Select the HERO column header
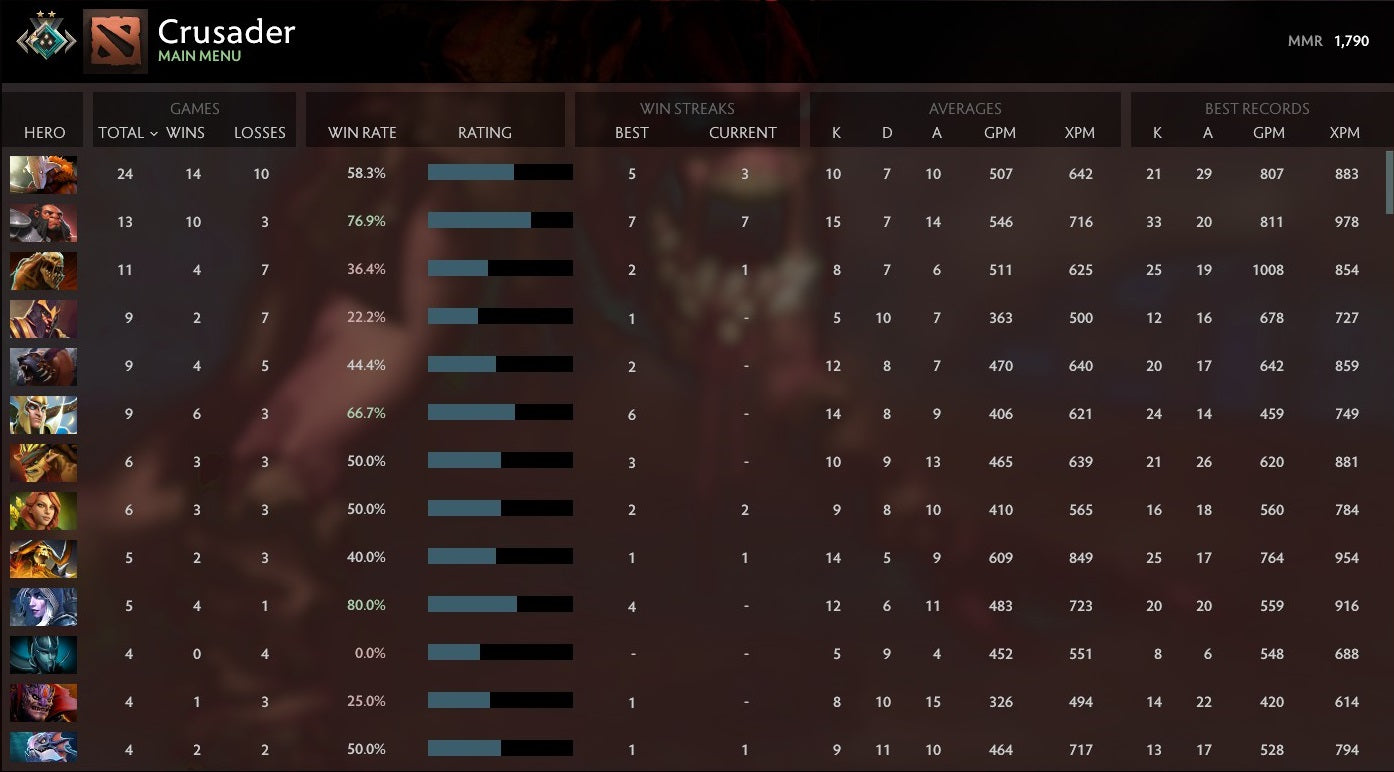 [44, 132]
